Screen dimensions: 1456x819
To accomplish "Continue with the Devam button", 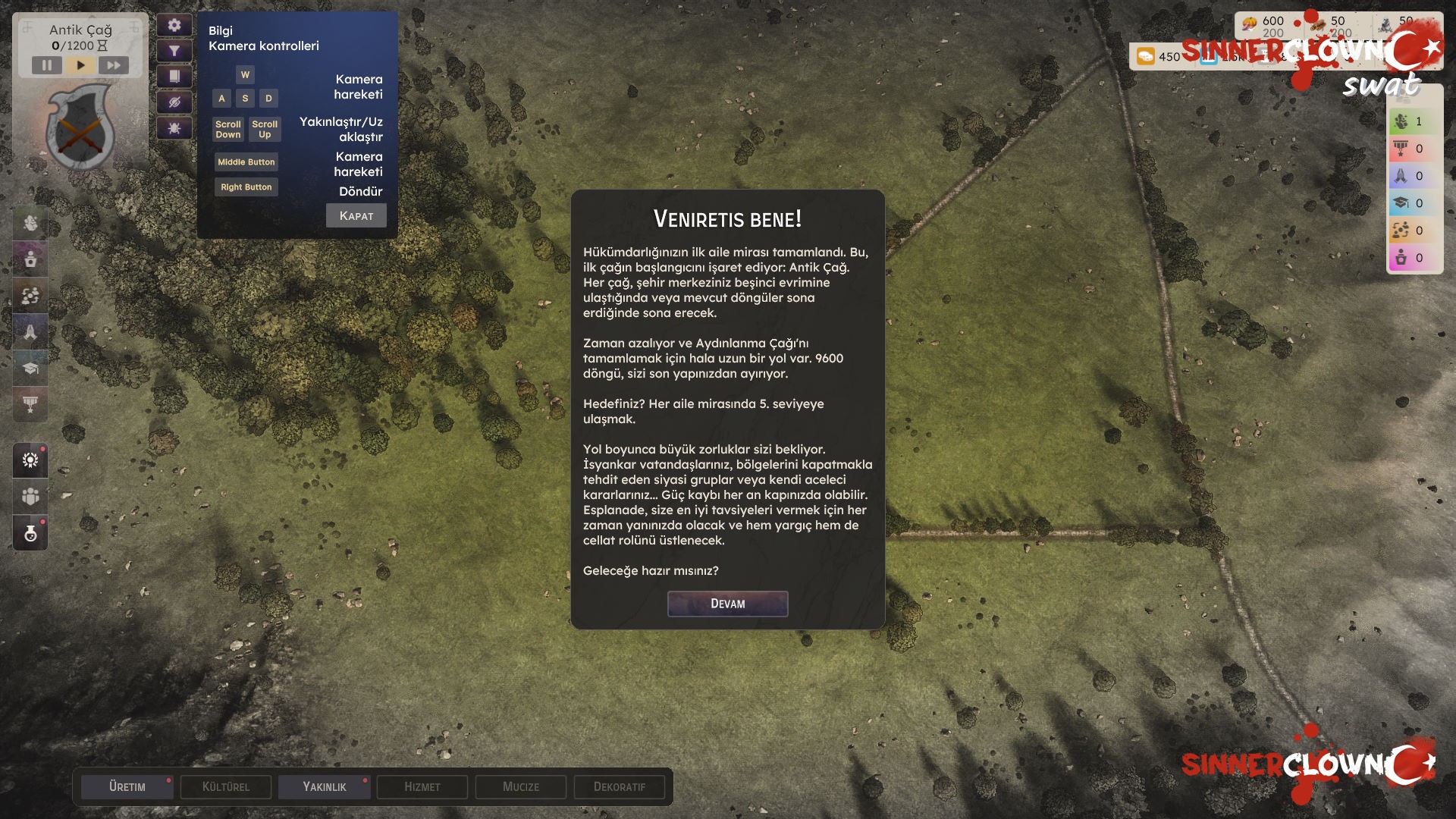I will [727, 604].
